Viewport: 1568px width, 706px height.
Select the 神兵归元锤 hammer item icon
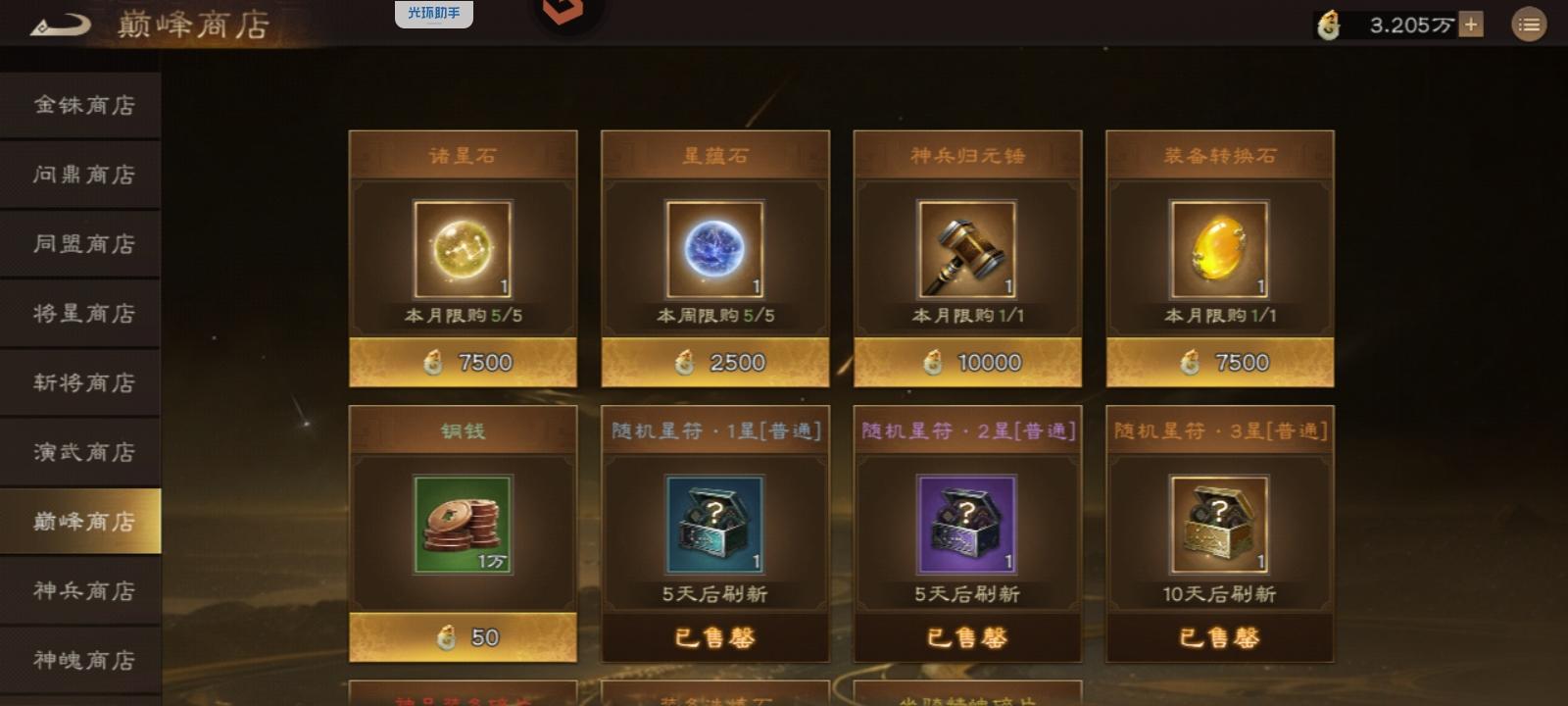click(x=965, y=248)
